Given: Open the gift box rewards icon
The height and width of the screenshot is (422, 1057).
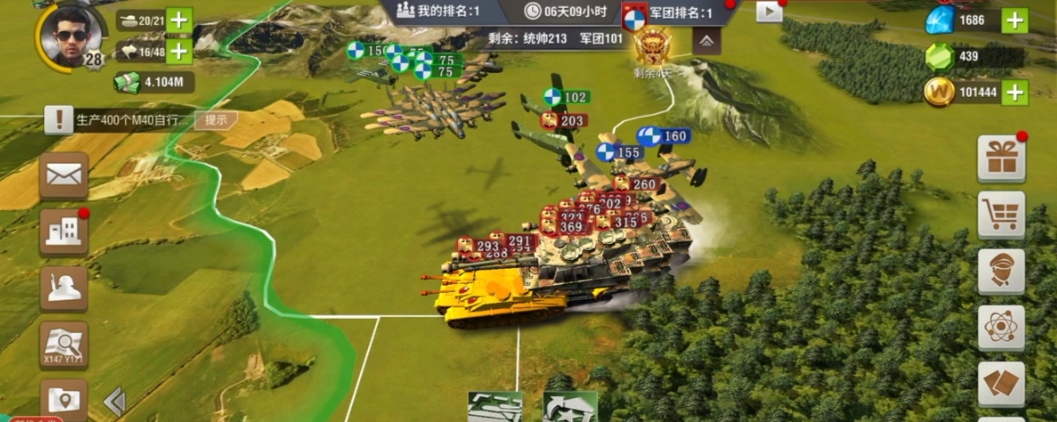Looking at the screenshot, I should pos(1000,159).
